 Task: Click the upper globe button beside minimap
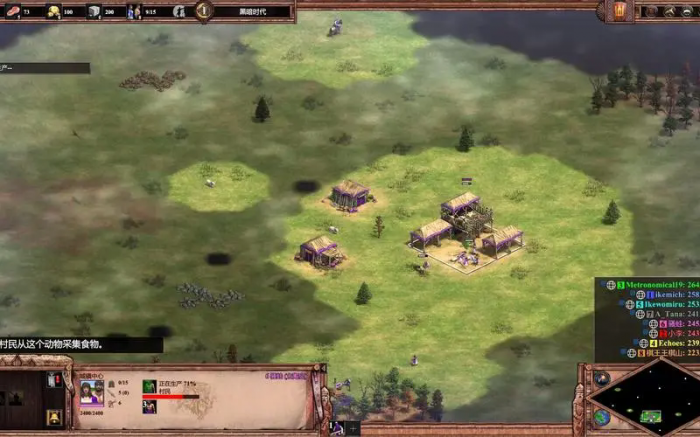tap(601, 378)
